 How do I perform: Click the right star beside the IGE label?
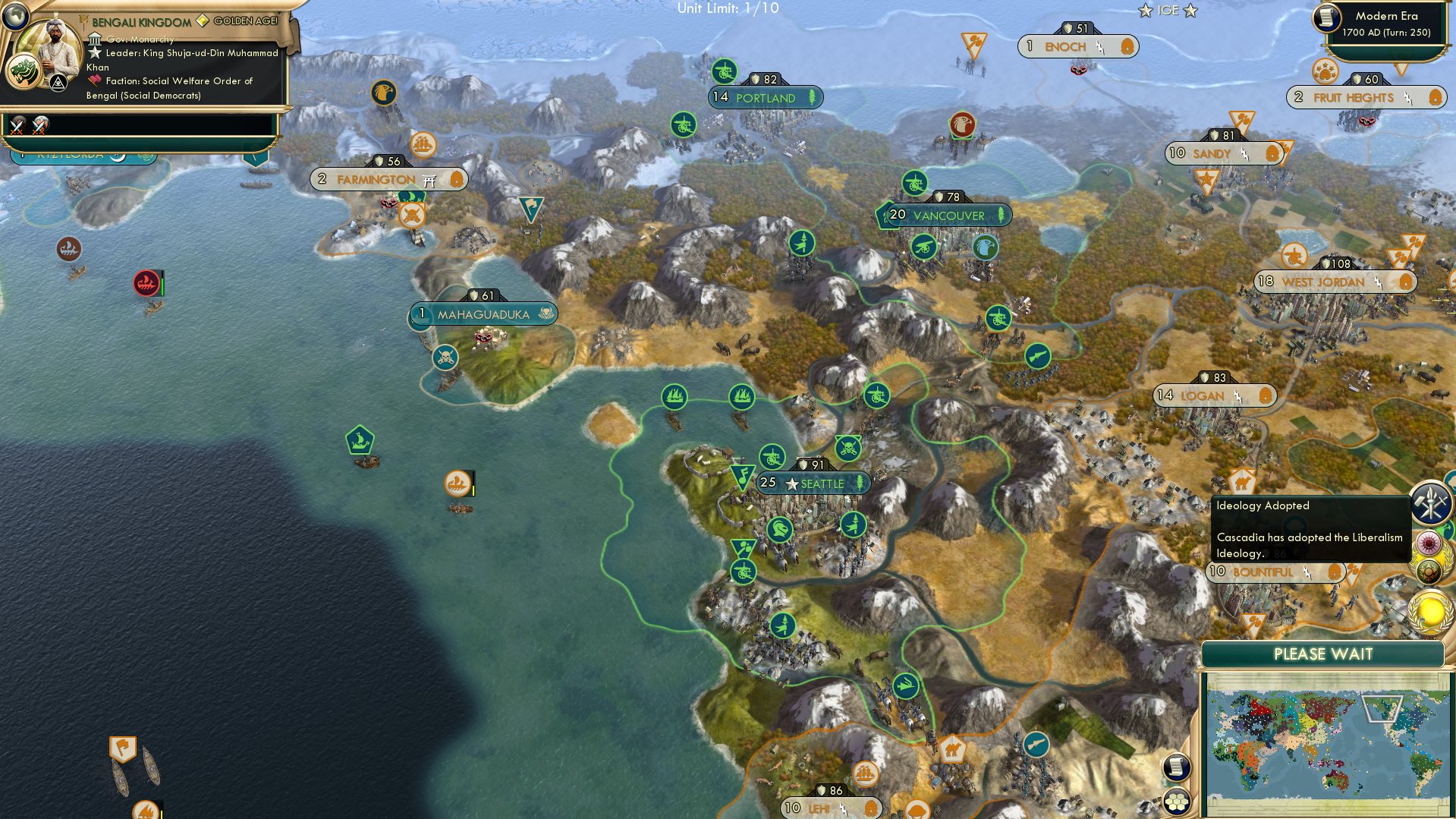(x=1190, y=11)
